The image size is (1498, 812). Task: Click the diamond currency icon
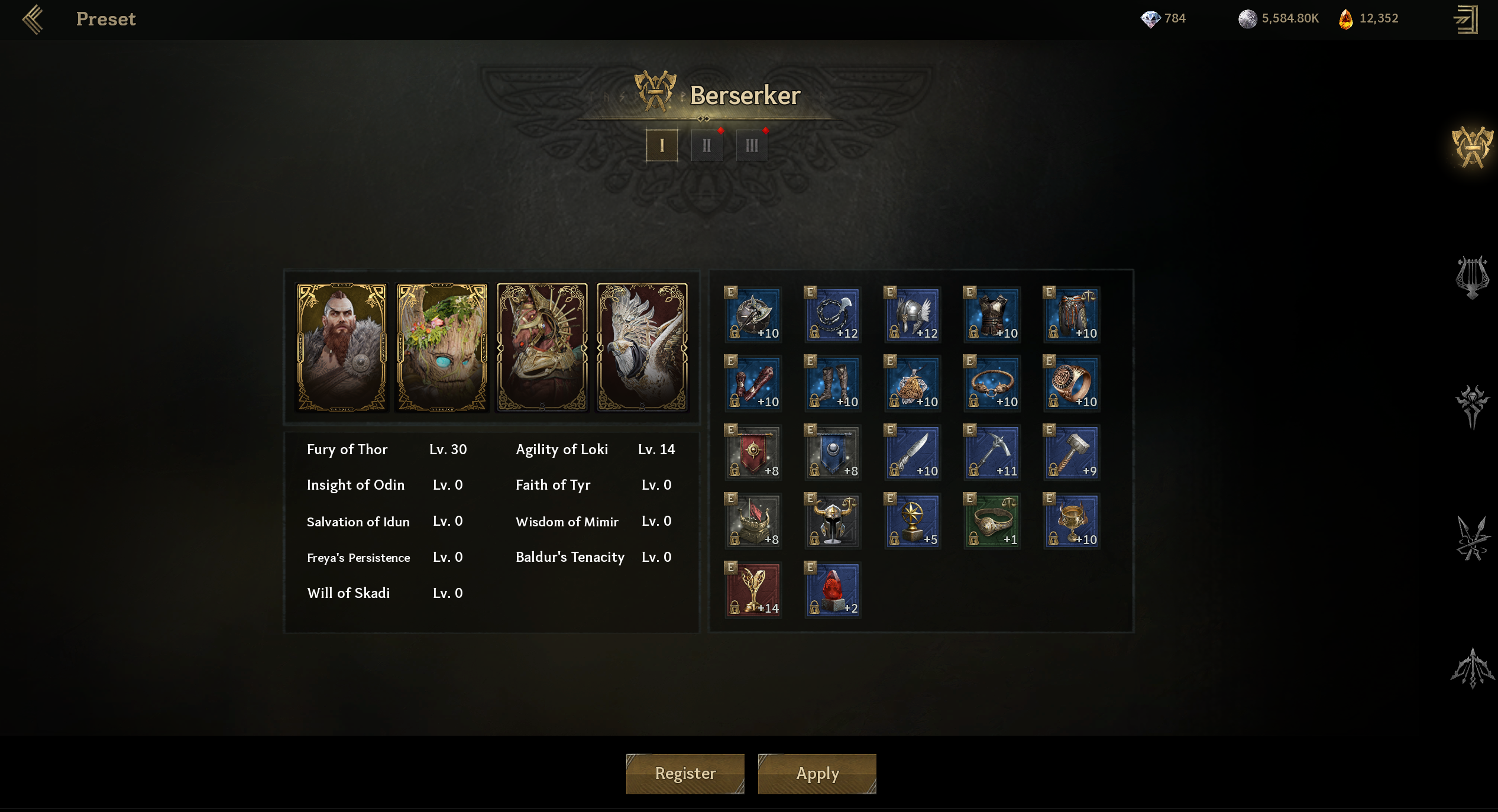pyautogui.click(x=1150, y=19)
